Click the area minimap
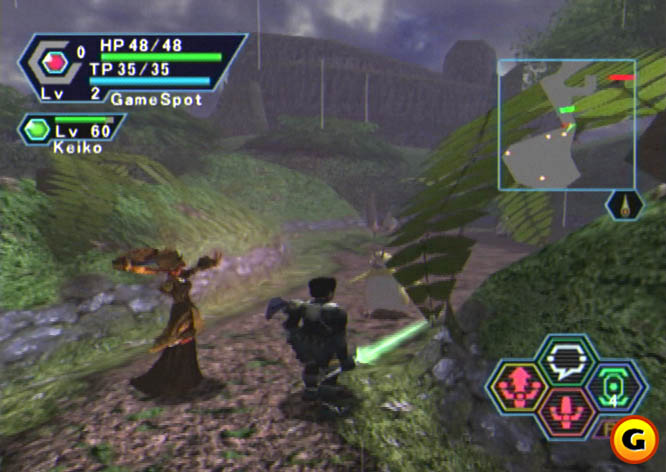Viewport: 666px width, 472px height. coord(566,124)
